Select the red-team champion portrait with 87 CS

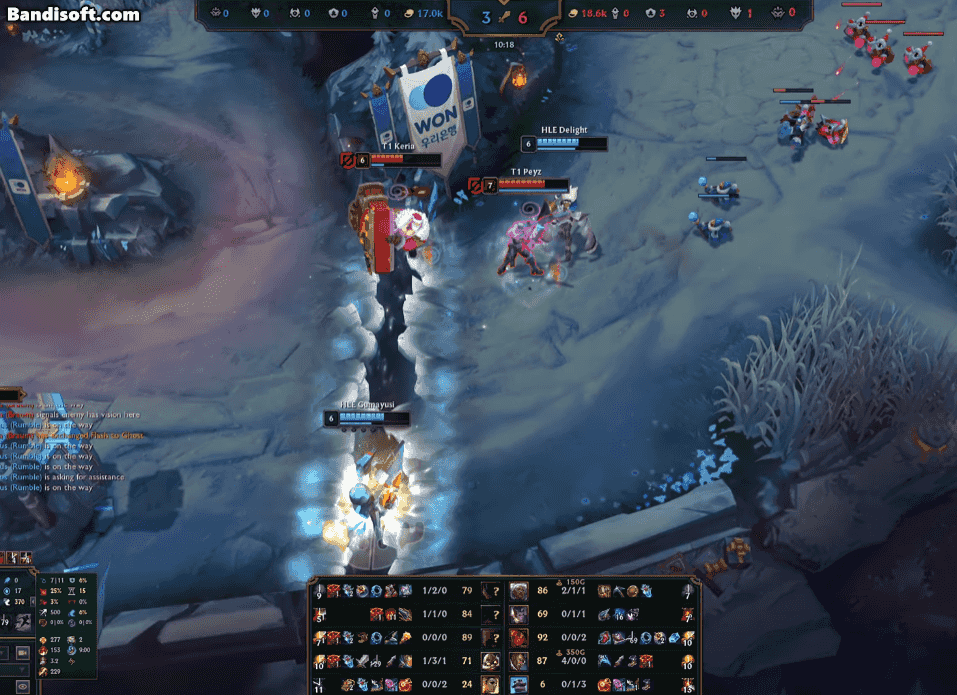click(519, 661)
